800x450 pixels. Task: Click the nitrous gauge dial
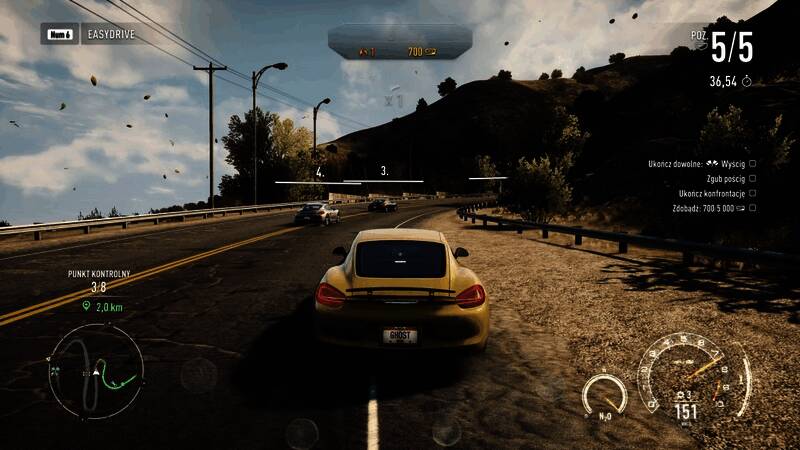(604, 394)
